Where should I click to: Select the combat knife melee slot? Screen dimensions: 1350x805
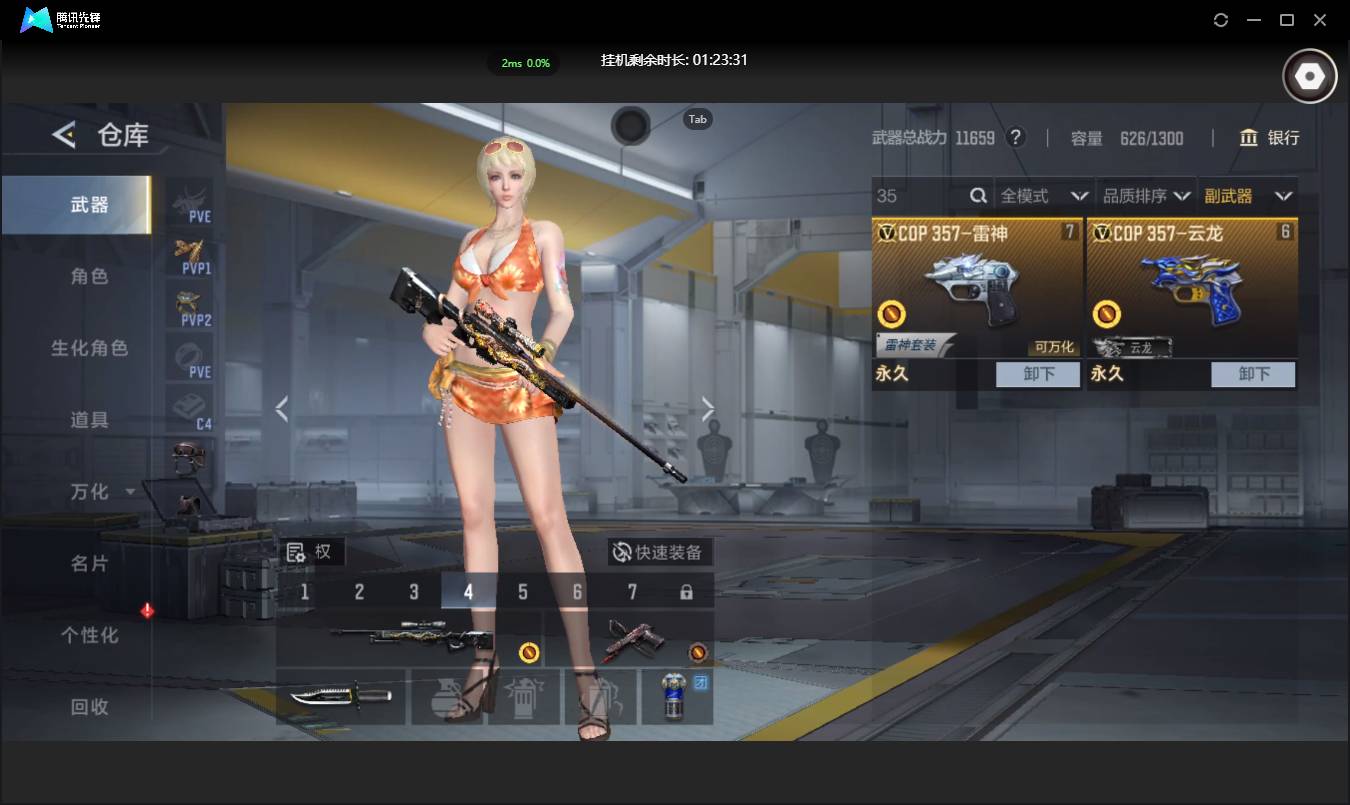[x=340, y=696]
